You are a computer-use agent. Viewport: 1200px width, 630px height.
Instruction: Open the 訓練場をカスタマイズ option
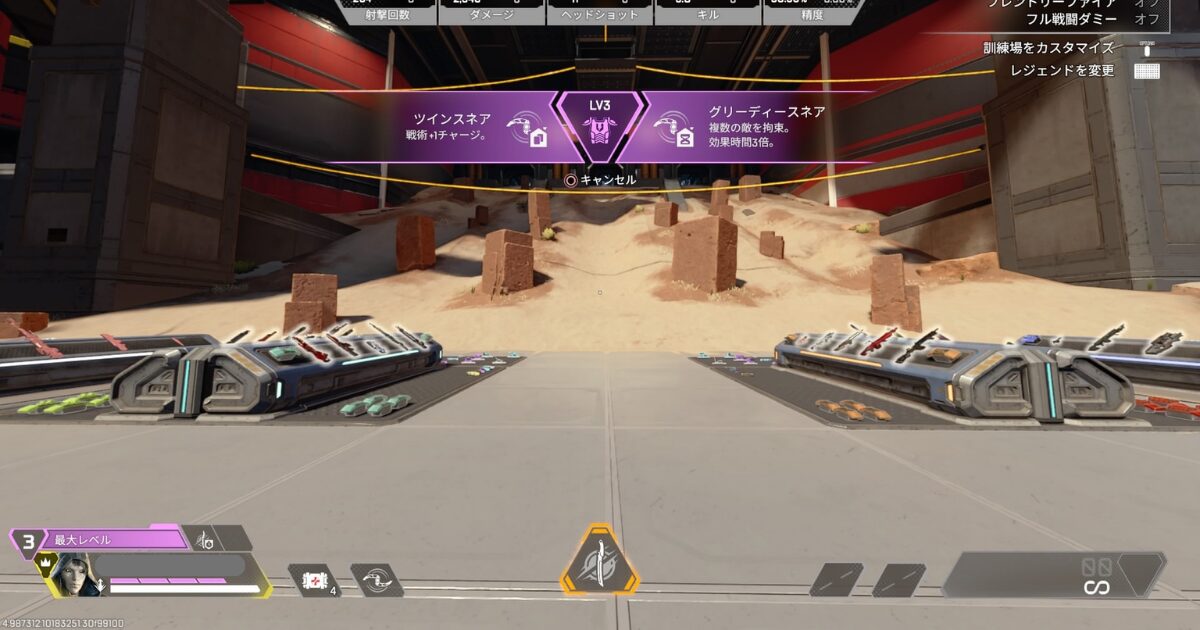[1047, 47]
